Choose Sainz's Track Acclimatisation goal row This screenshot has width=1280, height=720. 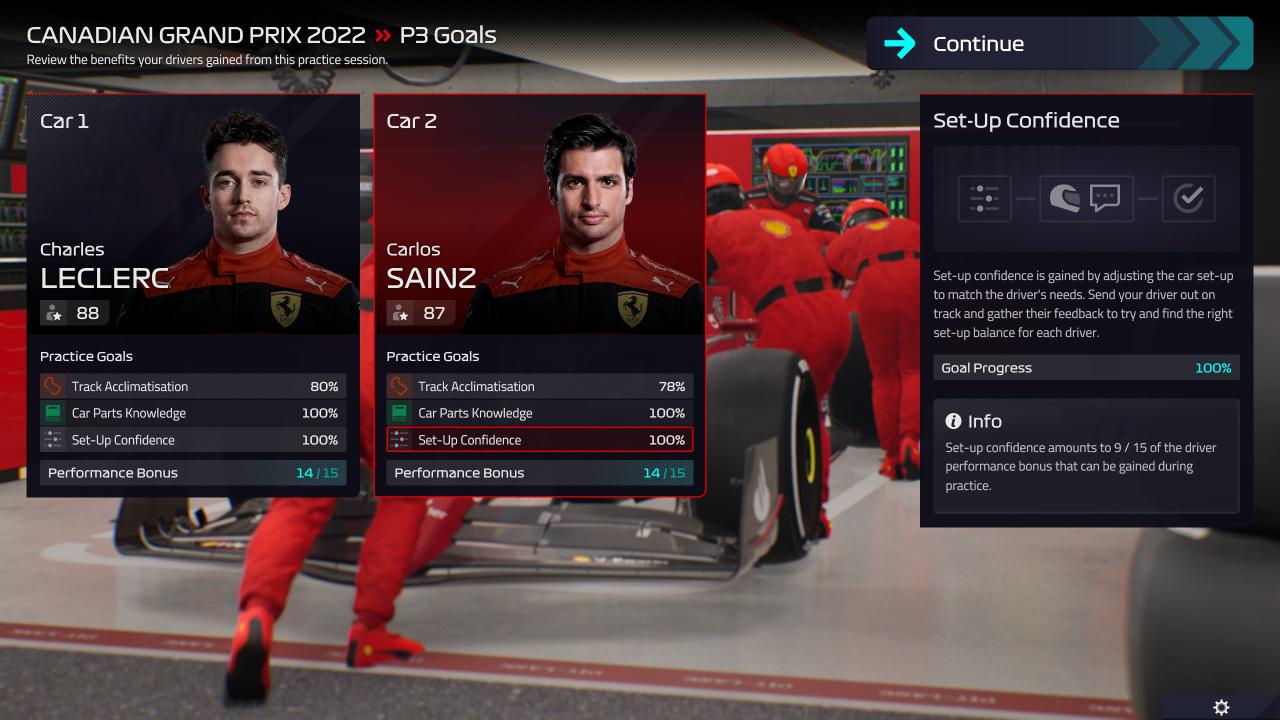point(540,386)
